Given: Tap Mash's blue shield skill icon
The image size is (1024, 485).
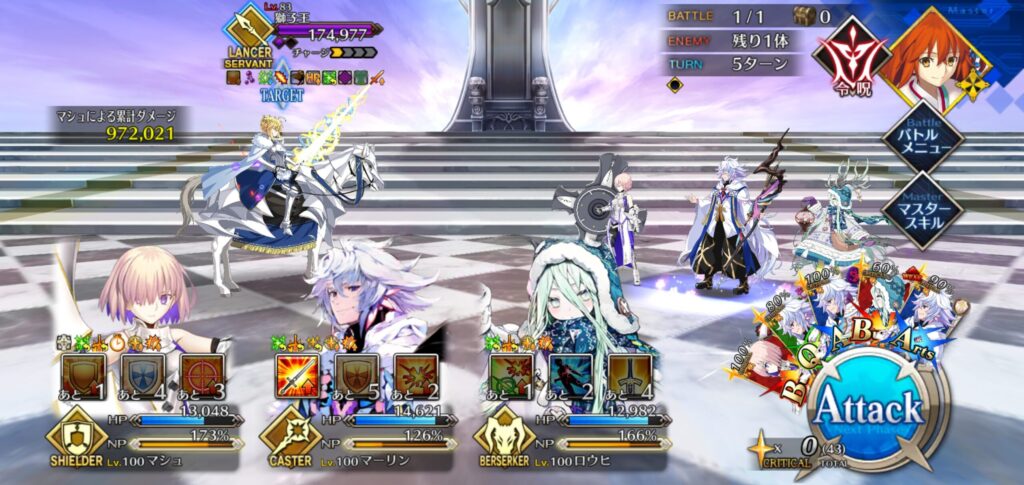Looking at the screenshot, I should click(x=142, y=376).
